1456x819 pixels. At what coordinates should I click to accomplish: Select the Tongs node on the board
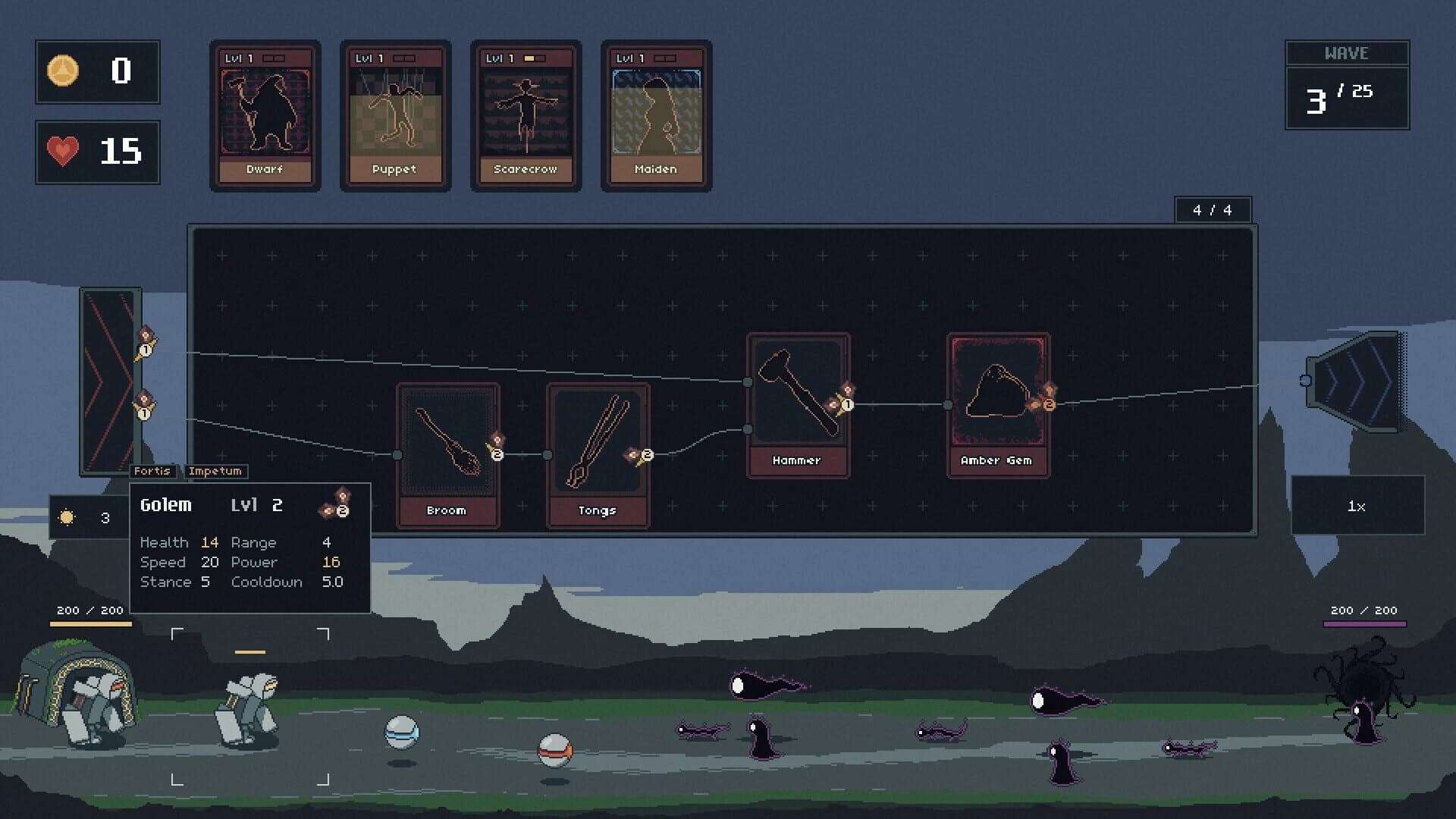point(598,451)
